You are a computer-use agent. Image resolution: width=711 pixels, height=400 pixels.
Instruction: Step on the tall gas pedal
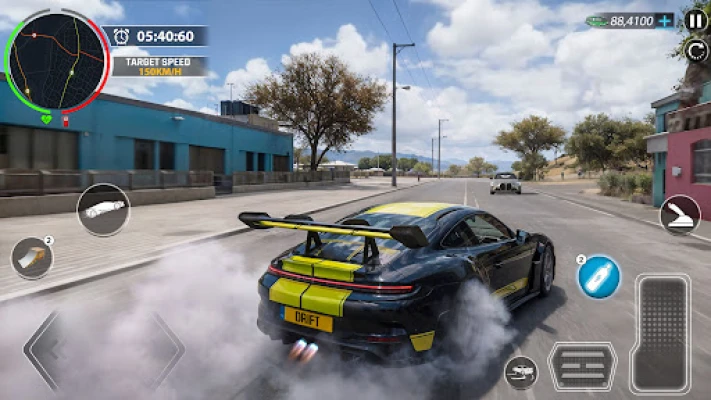click(660, 333)
